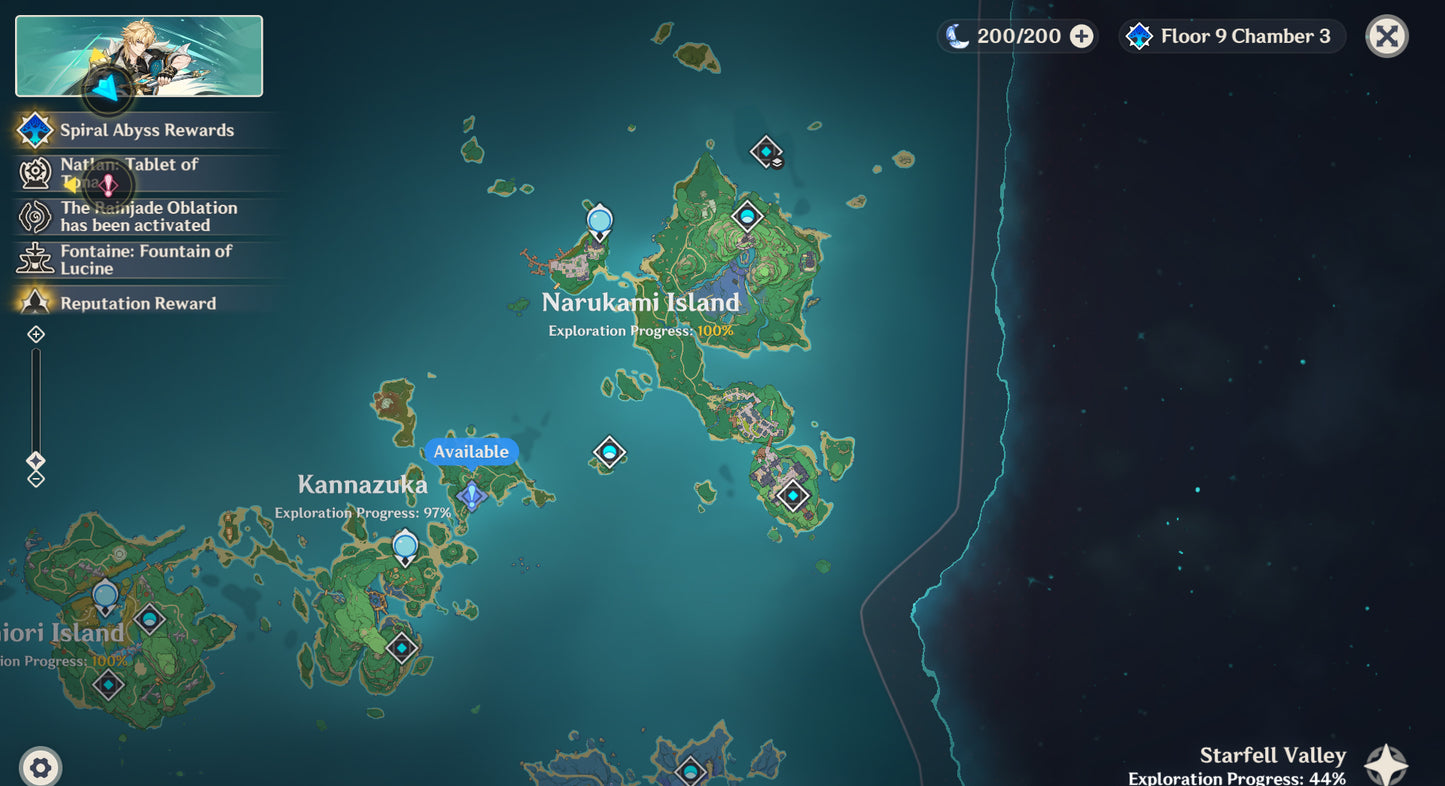Add Original Resin with the plus button
This screenshot has height=786, width=1445.
point(1081,37)
